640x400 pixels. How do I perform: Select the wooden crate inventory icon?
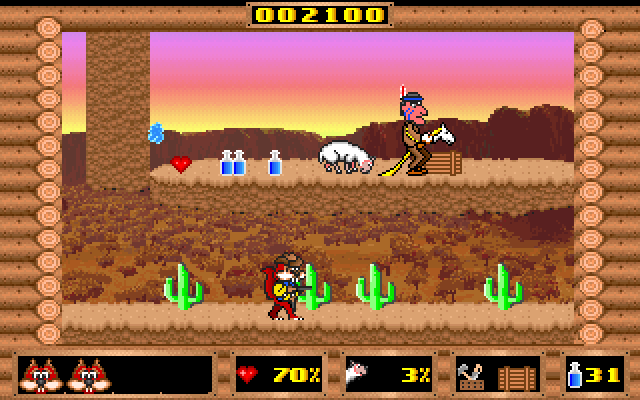click(x=517, y=377)
